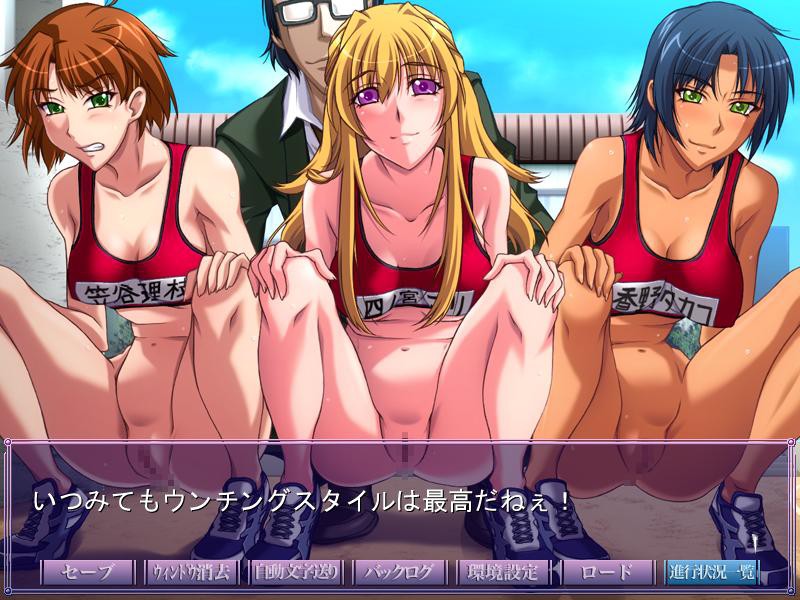Open the 環境設定 settings menu
The height and width of the screenshot is (600, 800).
pyautogui.click(x=504, y=573)
